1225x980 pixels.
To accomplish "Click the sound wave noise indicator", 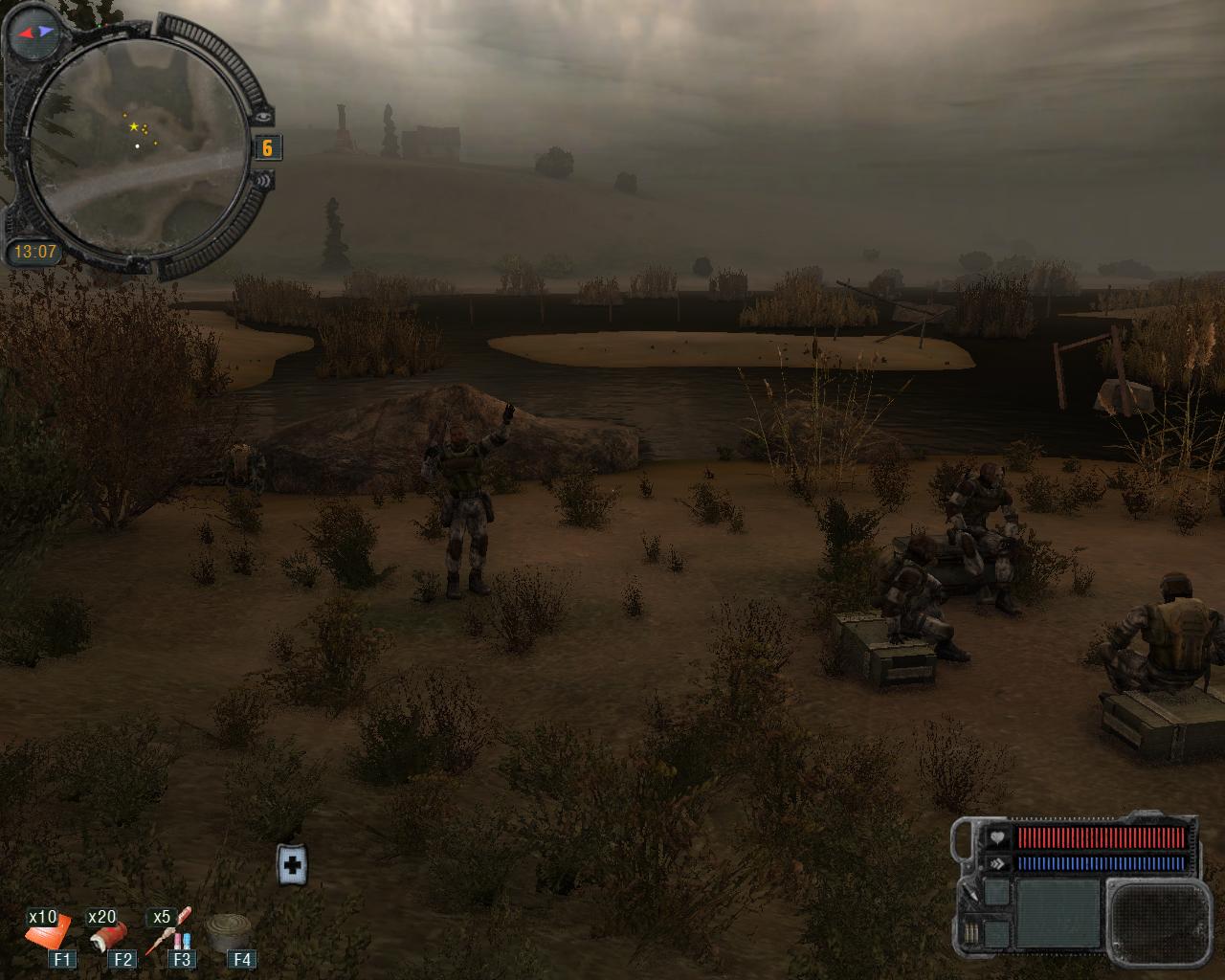I will coord(265,180).
